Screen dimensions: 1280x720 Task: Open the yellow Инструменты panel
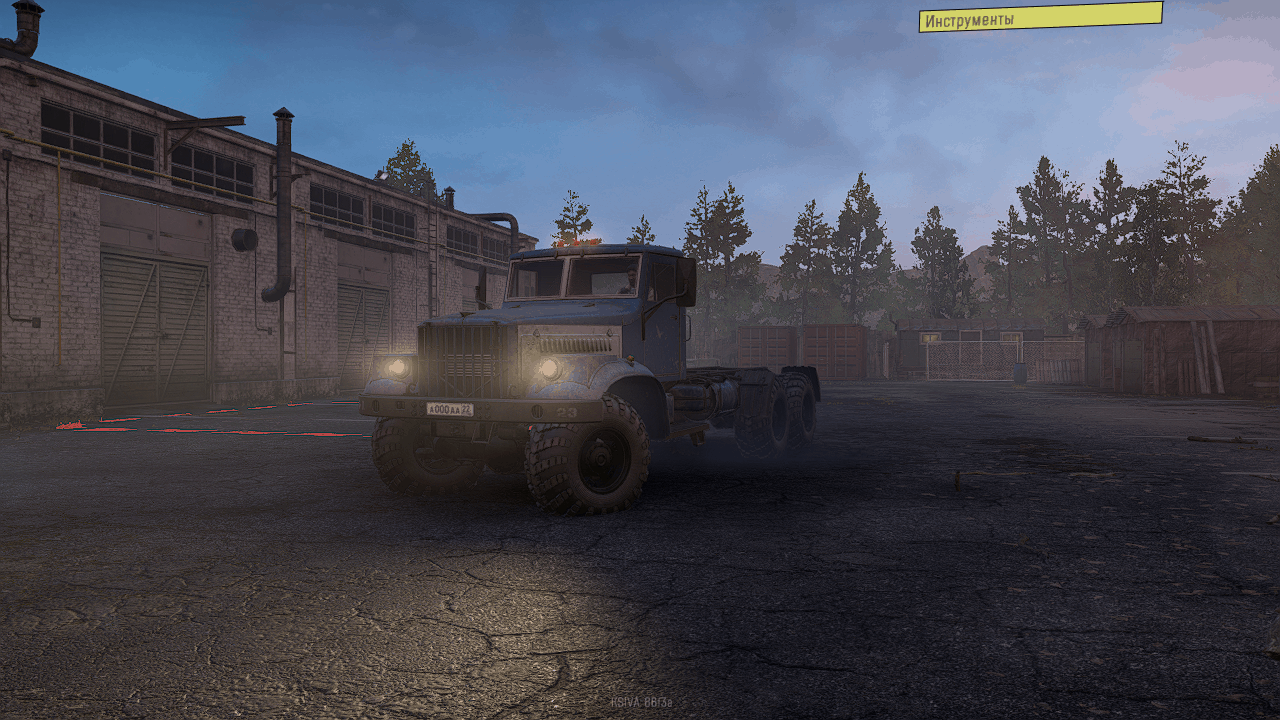[1040, 17]
